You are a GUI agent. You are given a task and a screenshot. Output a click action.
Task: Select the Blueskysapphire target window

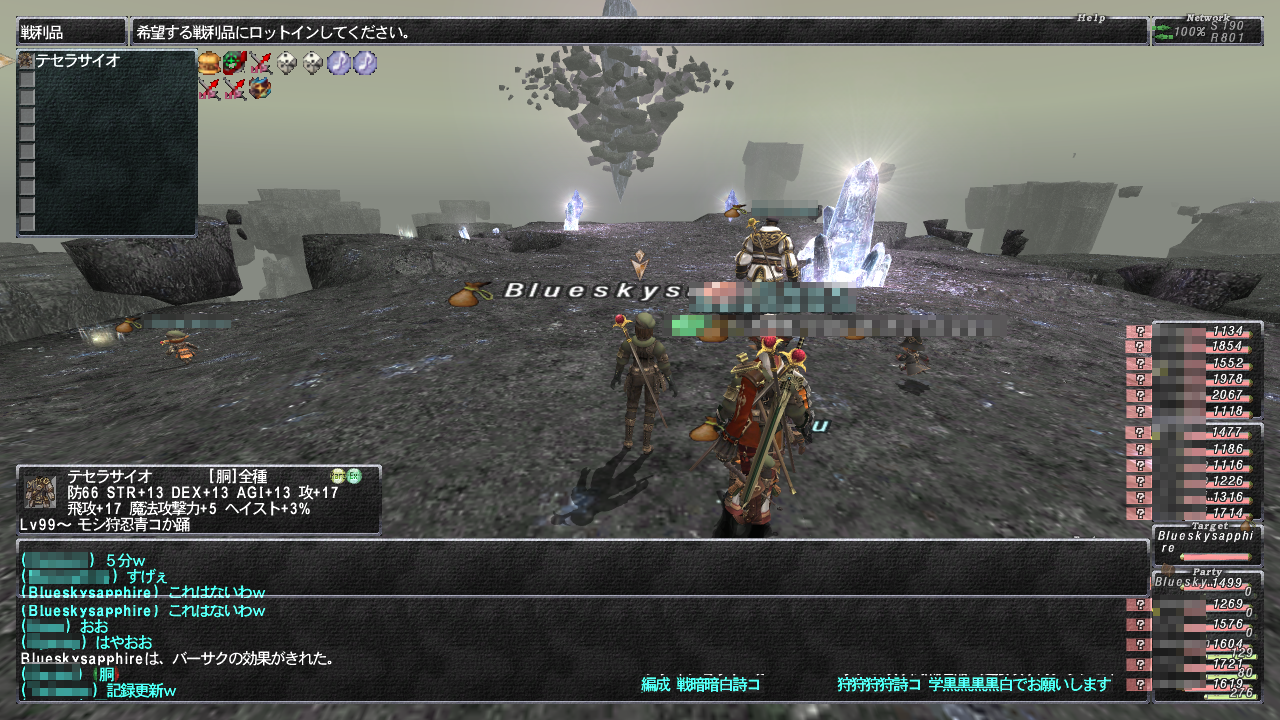point(1206,544)
